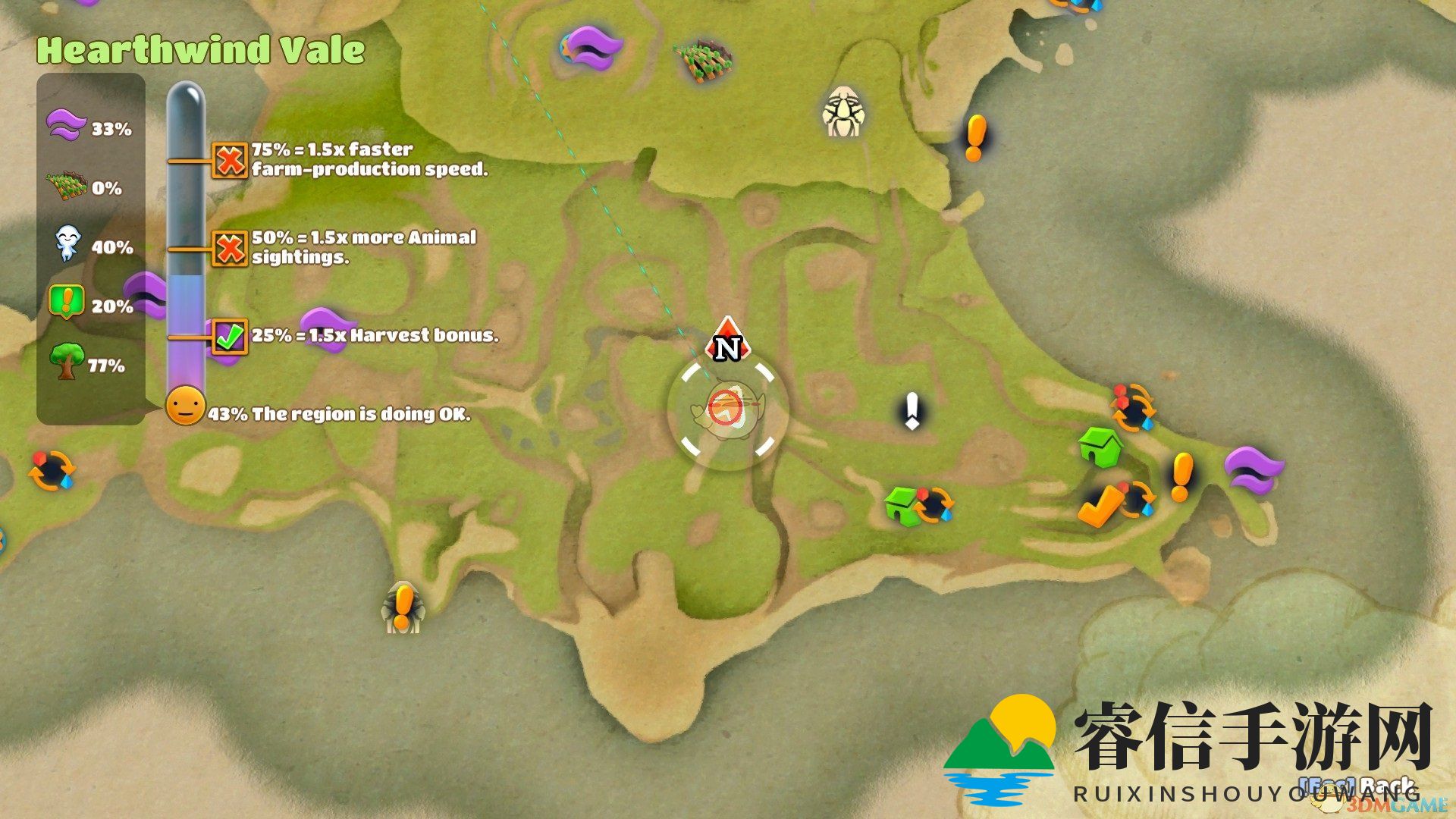Choose the green house marker above the checkmark
Screen dimensions: 1456x819
click(x=1100, y=447)
